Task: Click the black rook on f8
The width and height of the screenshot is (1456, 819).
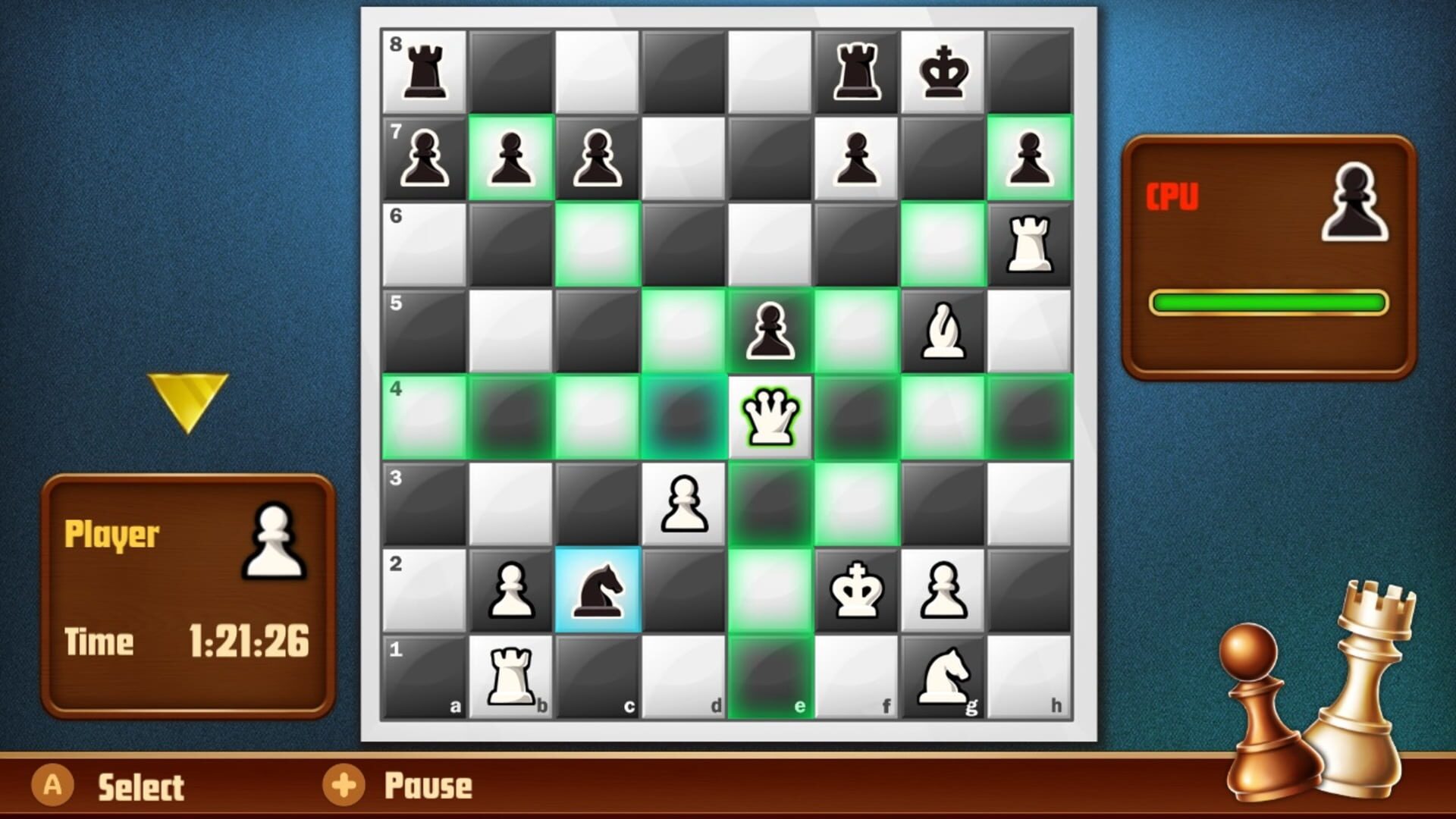Action: (855, 68)
